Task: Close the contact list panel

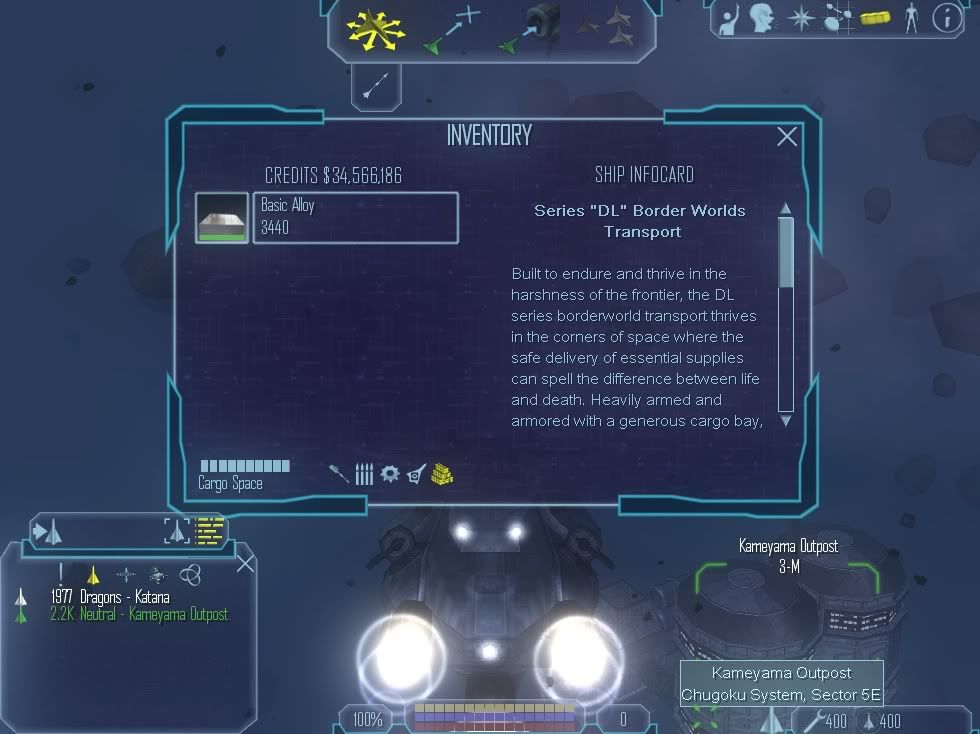Action: pos(245,564)
